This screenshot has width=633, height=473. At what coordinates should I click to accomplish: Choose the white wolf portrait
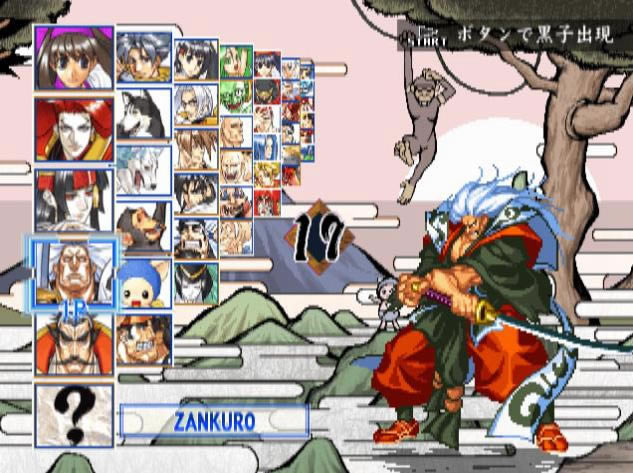[x=143, y=171]
